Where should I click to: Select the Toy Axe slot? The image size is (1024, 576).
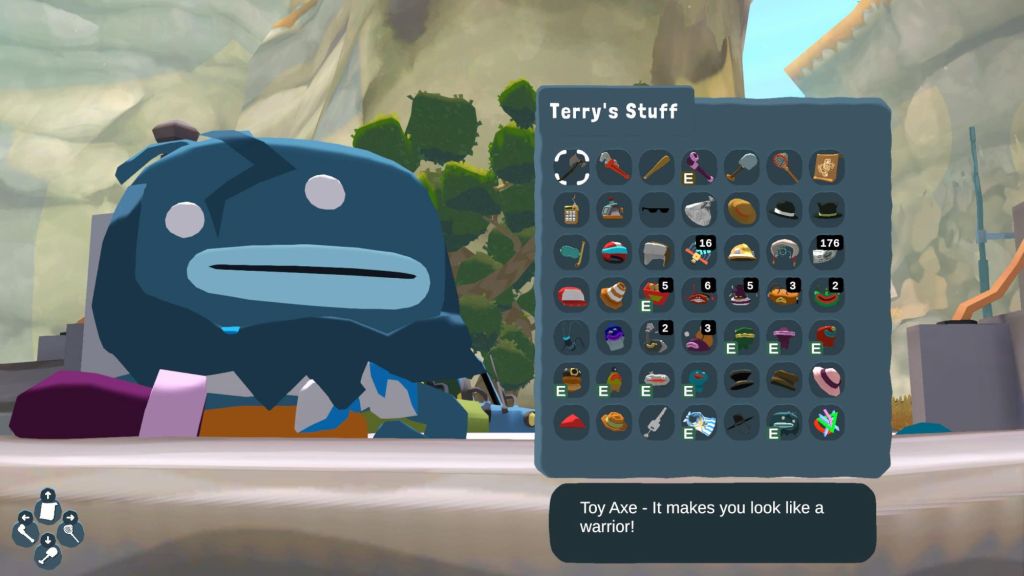coord(571,166)
